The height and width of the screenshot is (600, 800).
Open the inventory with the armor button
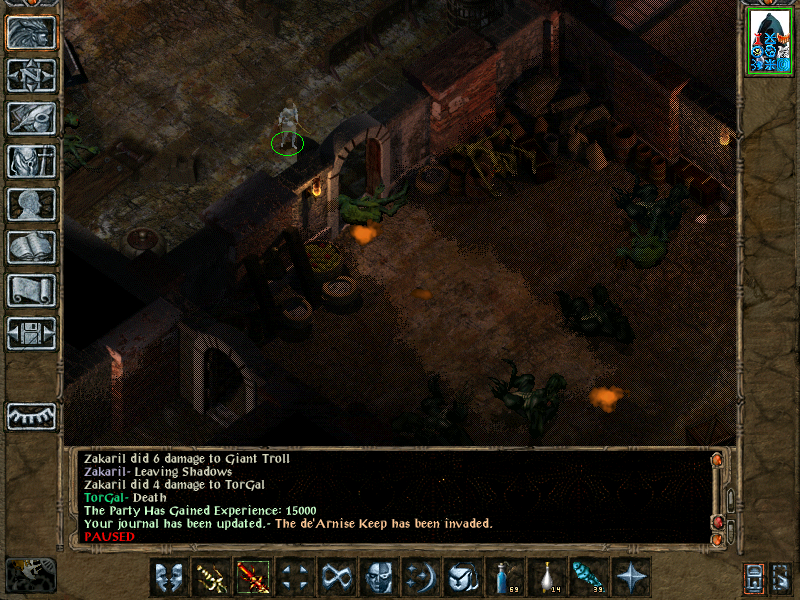(x=31, y=161)
